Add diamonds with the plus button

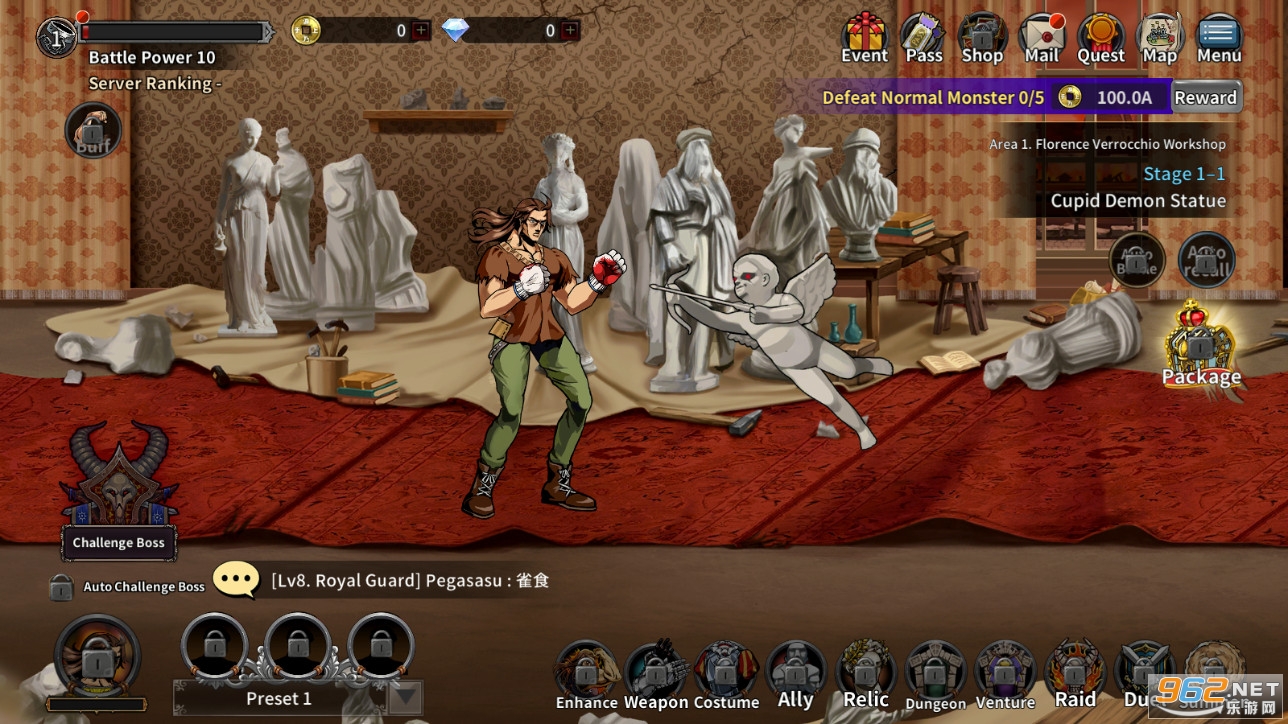(x=570, y=31)
